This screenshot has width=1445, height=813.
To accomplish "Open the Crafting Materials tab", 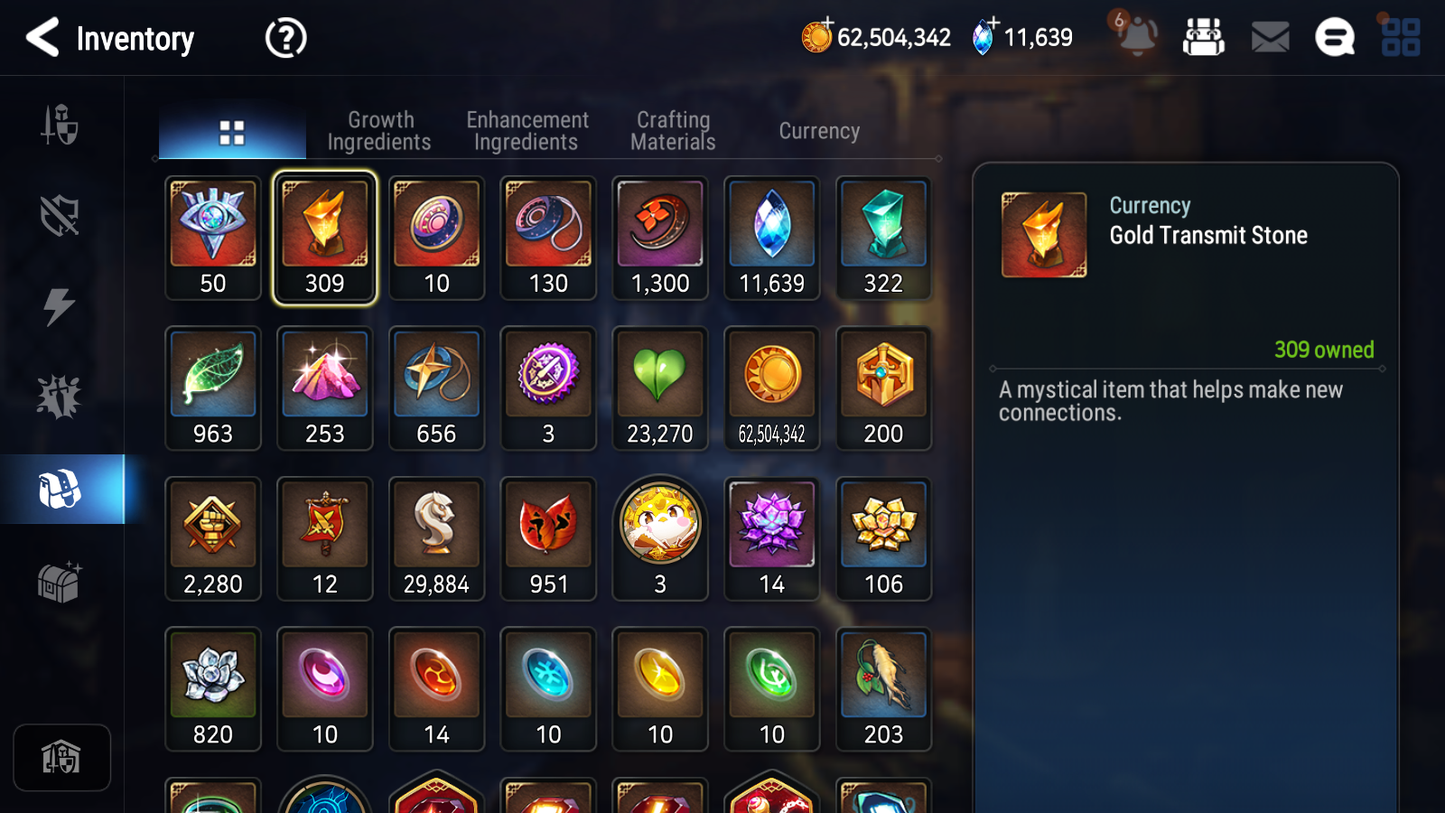I will coord(672,130).
